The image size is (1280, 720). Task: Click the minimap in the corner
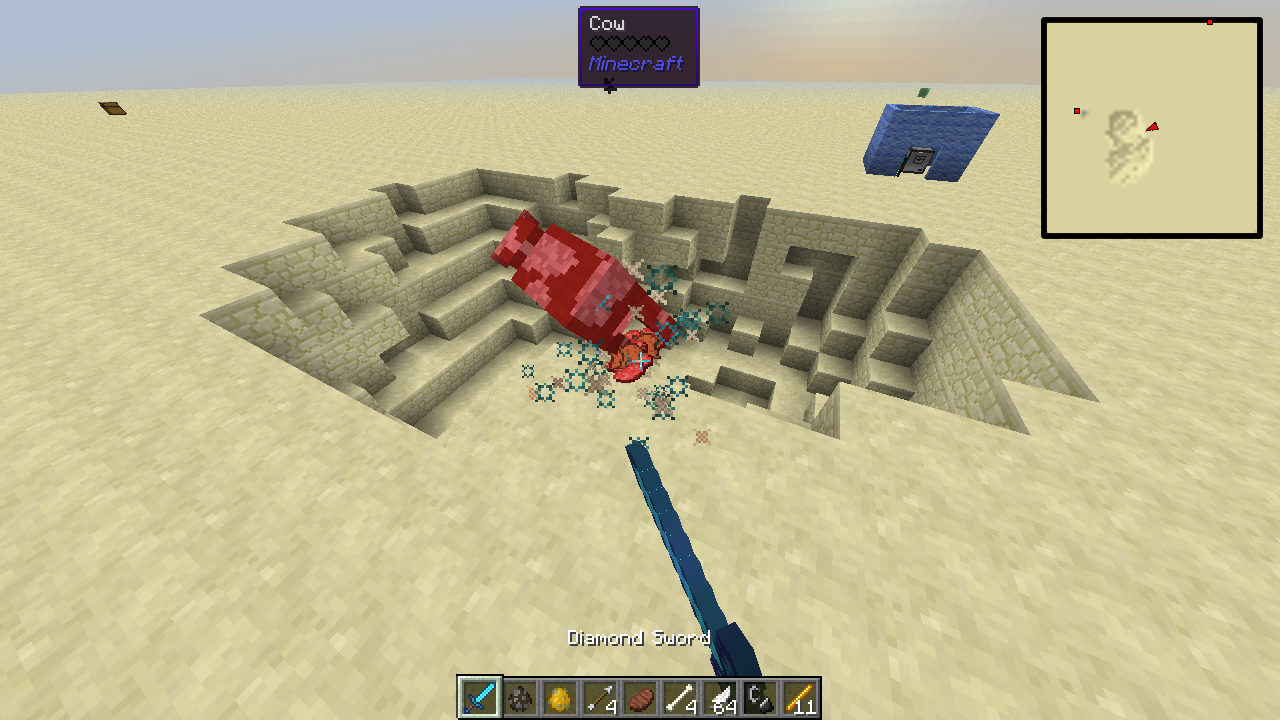point(1152,128)
